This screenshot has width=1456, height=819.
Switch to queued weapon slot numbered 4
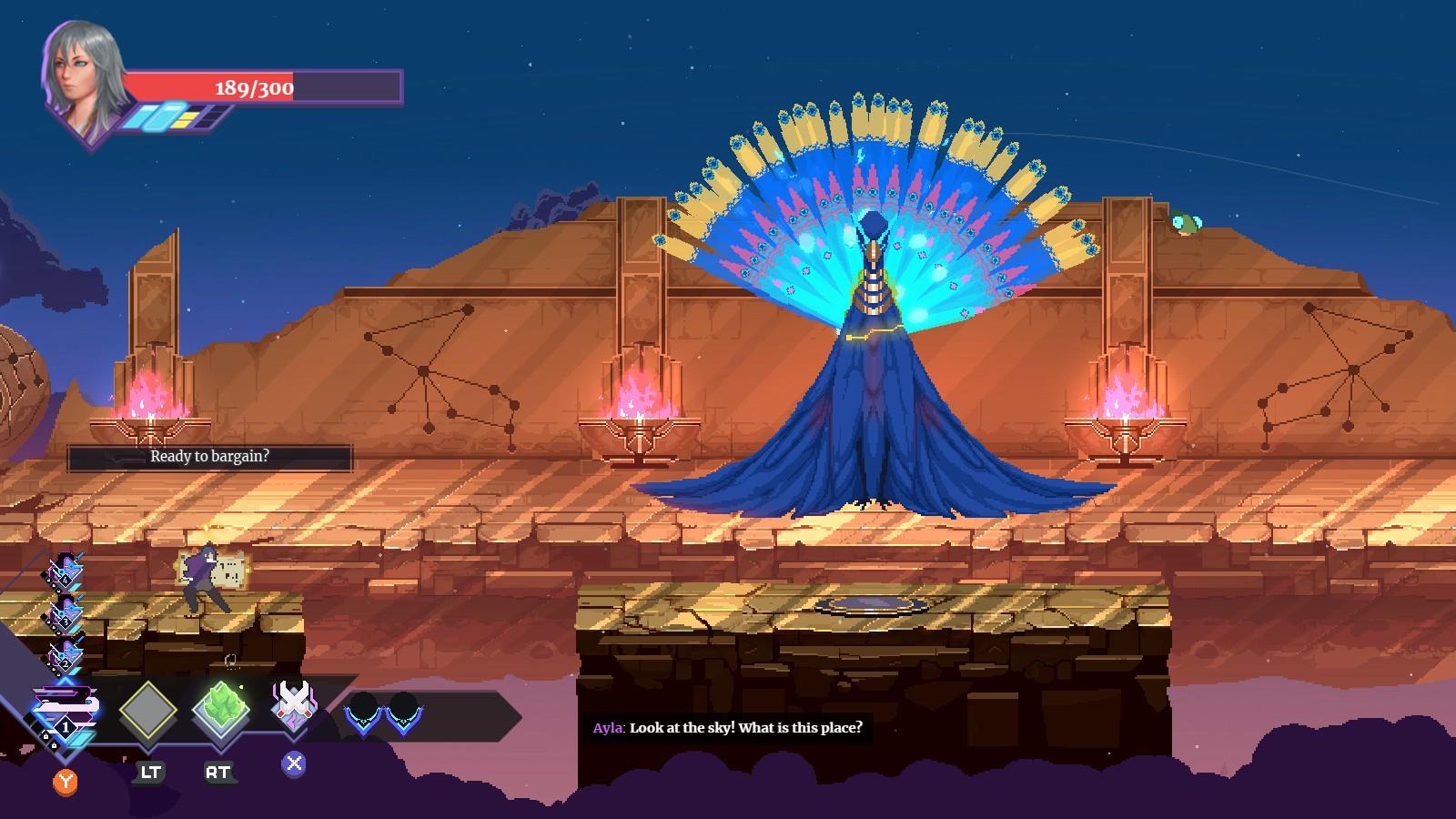click(x=65, y=572)
